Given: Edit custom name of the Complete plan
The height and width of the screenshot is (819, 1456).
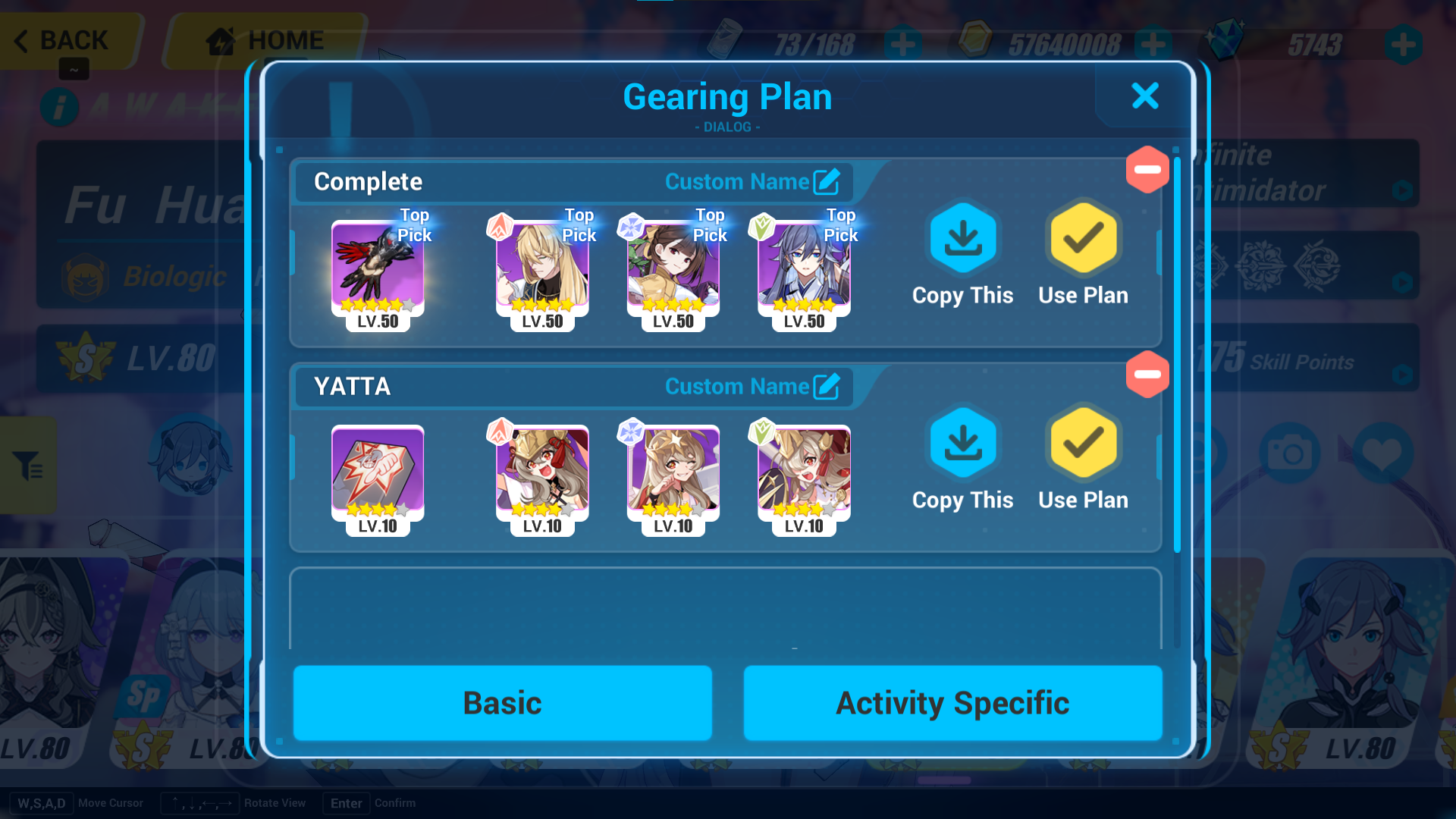Looking at the screenshot, I should 828,180.
